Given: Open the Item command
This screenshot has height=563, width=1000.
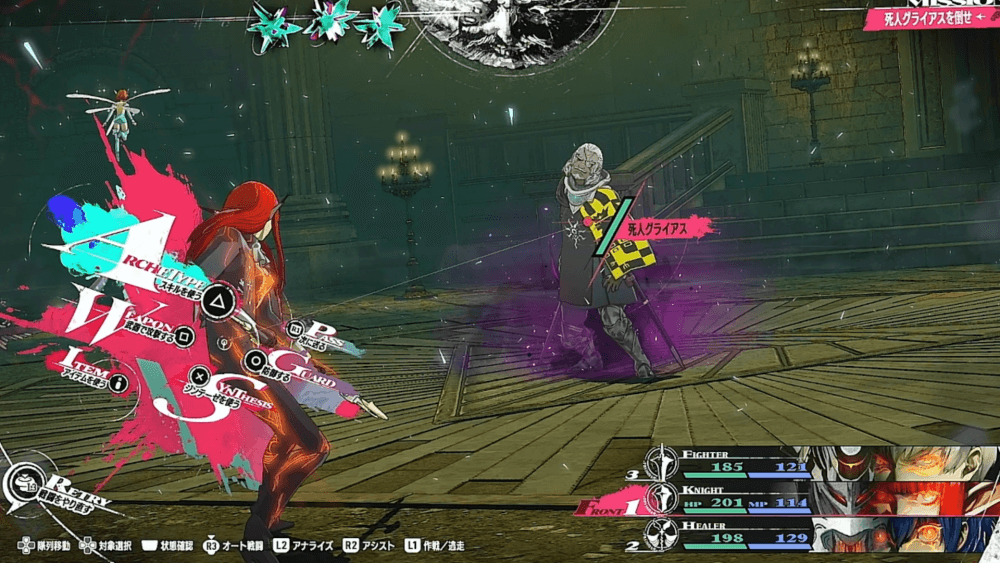Looking at the screenshot, I should pos(90,368).
